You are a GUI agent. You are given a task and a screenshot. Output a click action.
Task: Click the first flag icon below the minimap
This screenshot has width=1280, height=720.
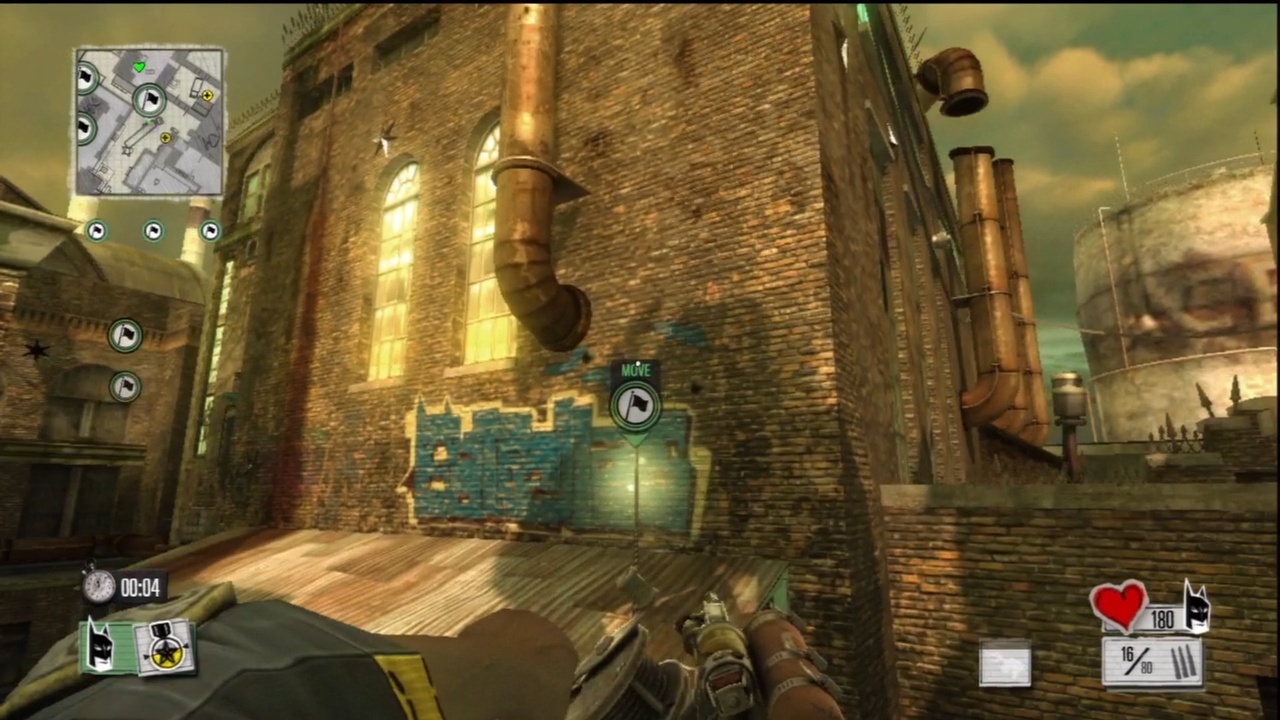tap(97, 231)
